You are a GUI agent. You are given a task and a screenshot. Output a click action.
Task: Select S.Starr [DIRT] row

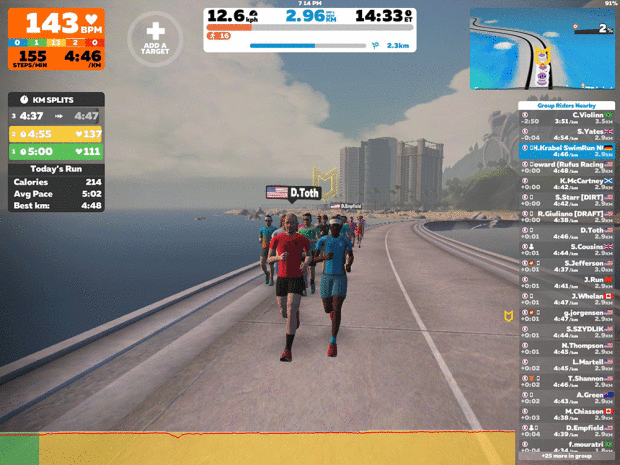(x=568, y=200)
